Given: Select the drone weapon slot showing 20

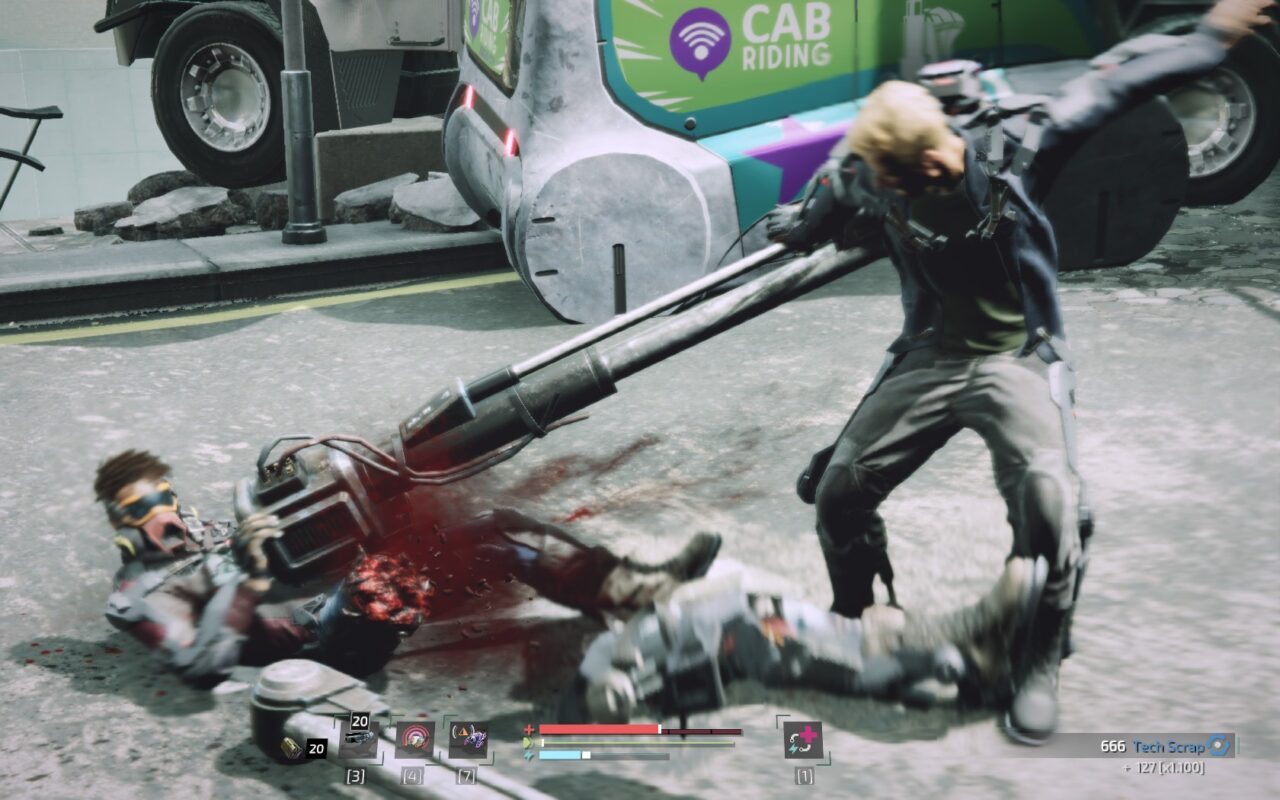Looking at the screenshot, I should coord(358,739).
